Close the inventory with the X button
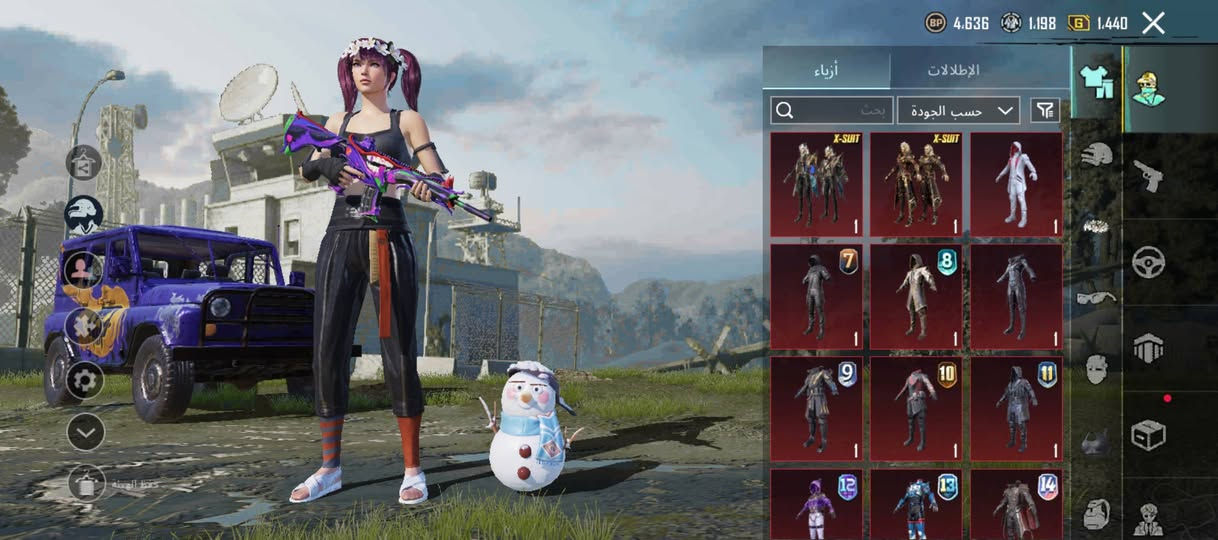Image resolution: width=1218 pixels, height=540 pixels. [x=1153, y=23]
